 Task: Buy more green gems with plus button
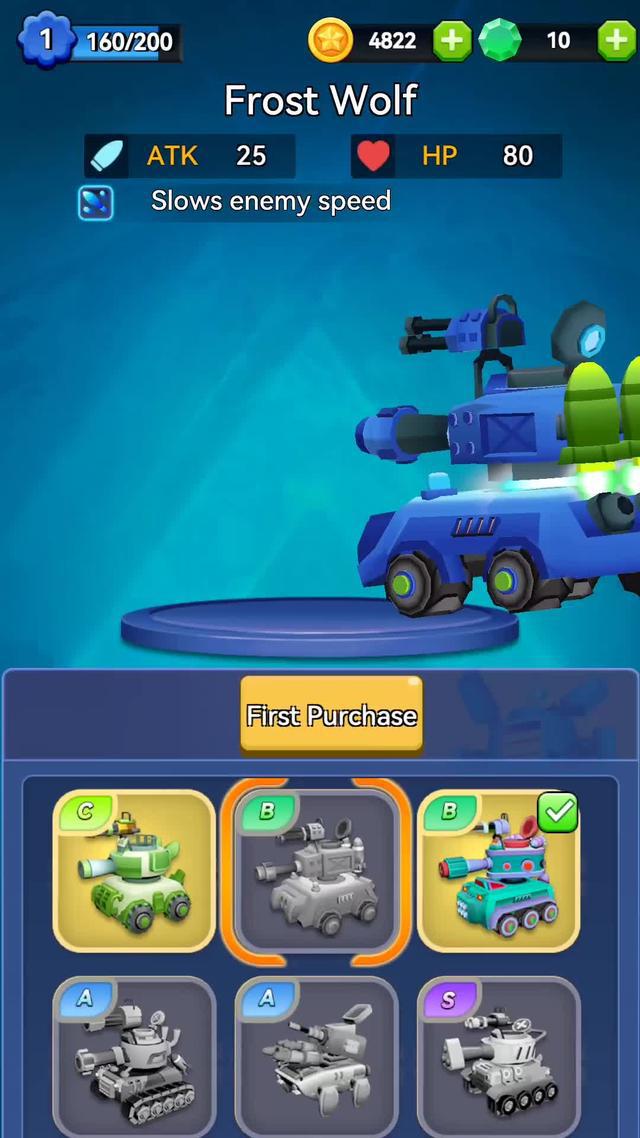[x=616, y=41]
